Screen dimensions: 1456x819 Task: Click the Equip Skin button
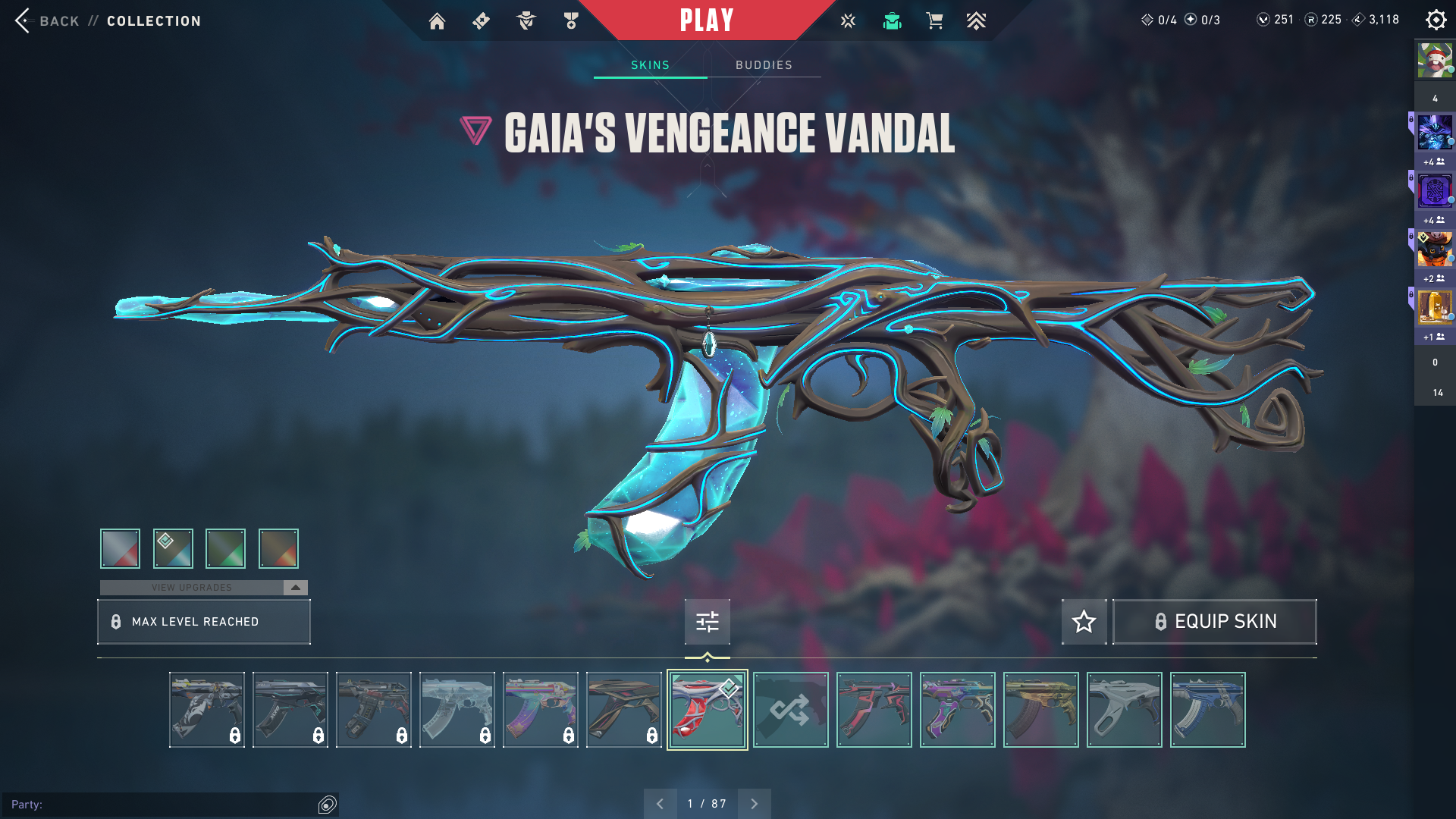pos(1214,622)
